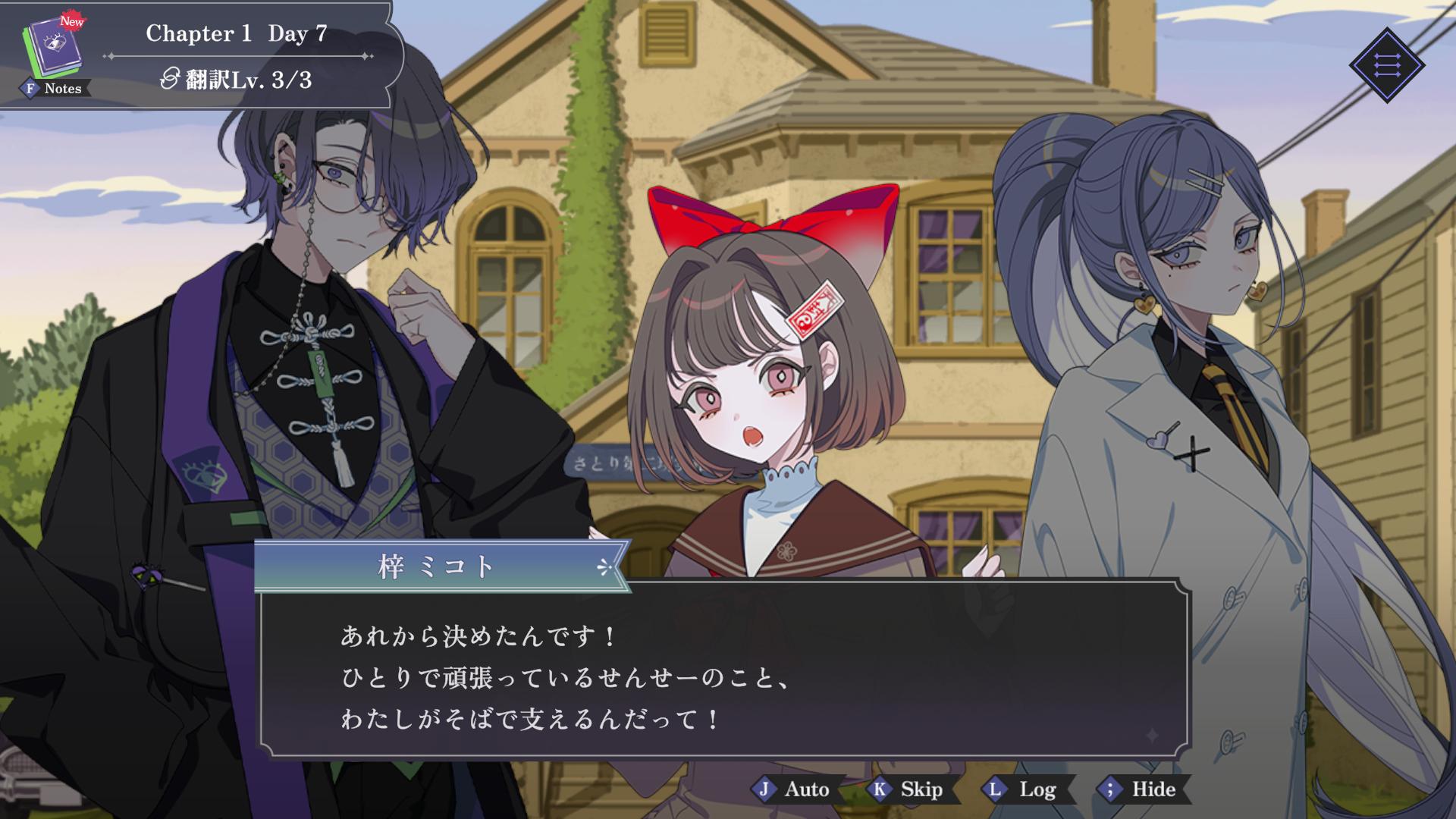Image resolution: width=1456 pixels, height=819 pixels.
Task: Click the K key icon for Skip
Action: (878, 789)
